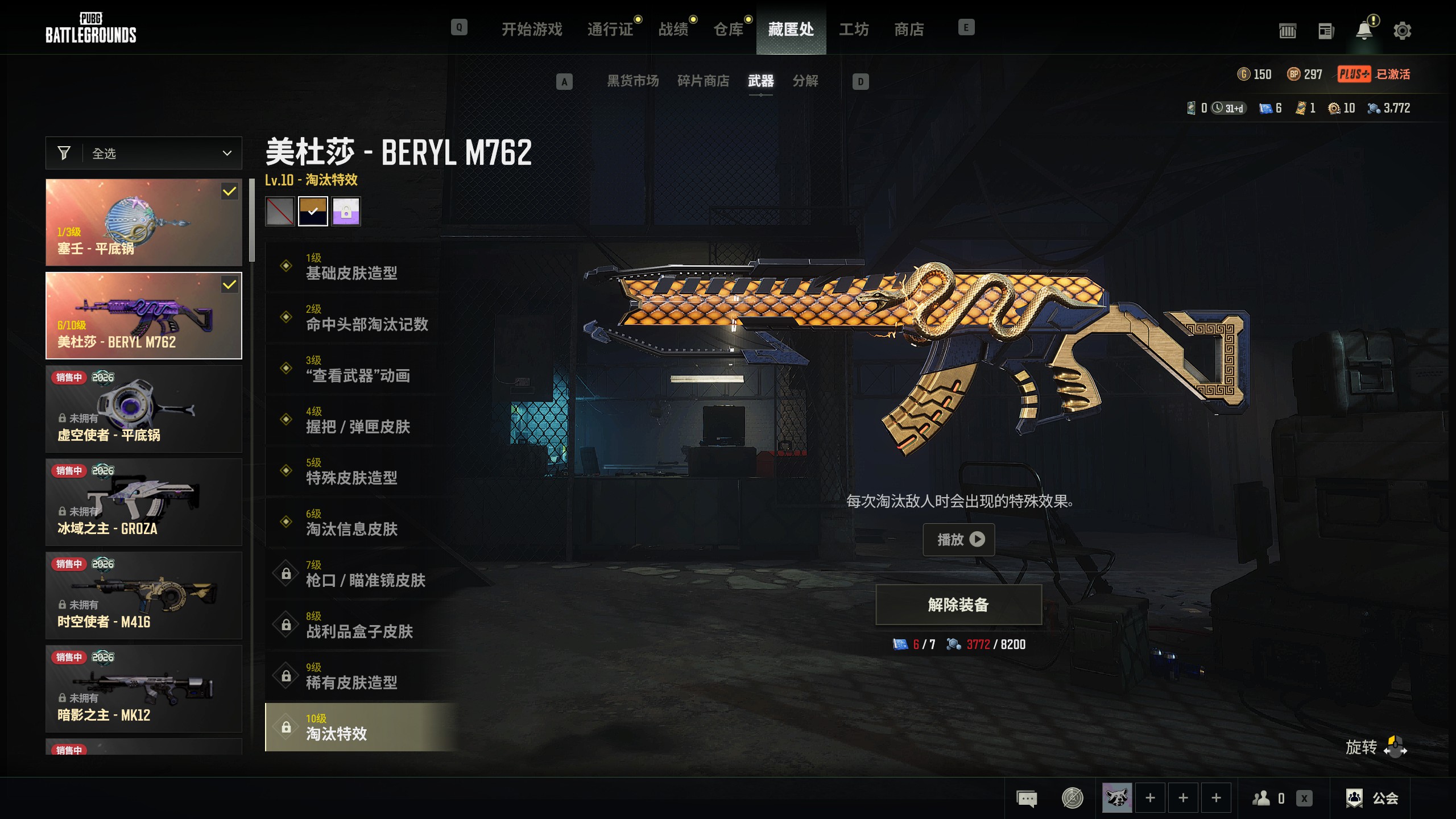
Task: Click the 解除装备 button
Action: pyautogui.click(x=958, y=605)
